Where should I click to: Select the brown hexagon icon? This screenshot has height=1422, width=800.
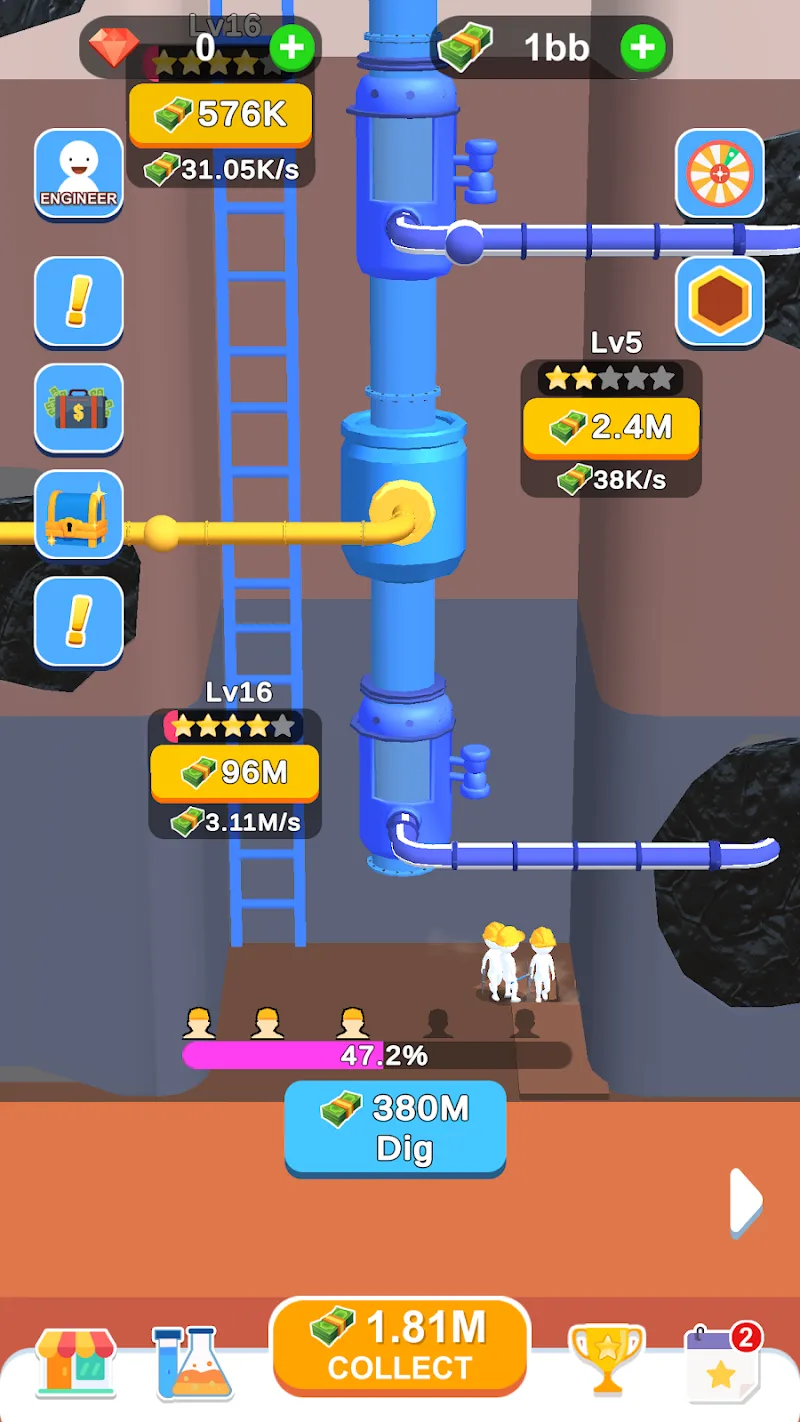[x=720, y=301]
